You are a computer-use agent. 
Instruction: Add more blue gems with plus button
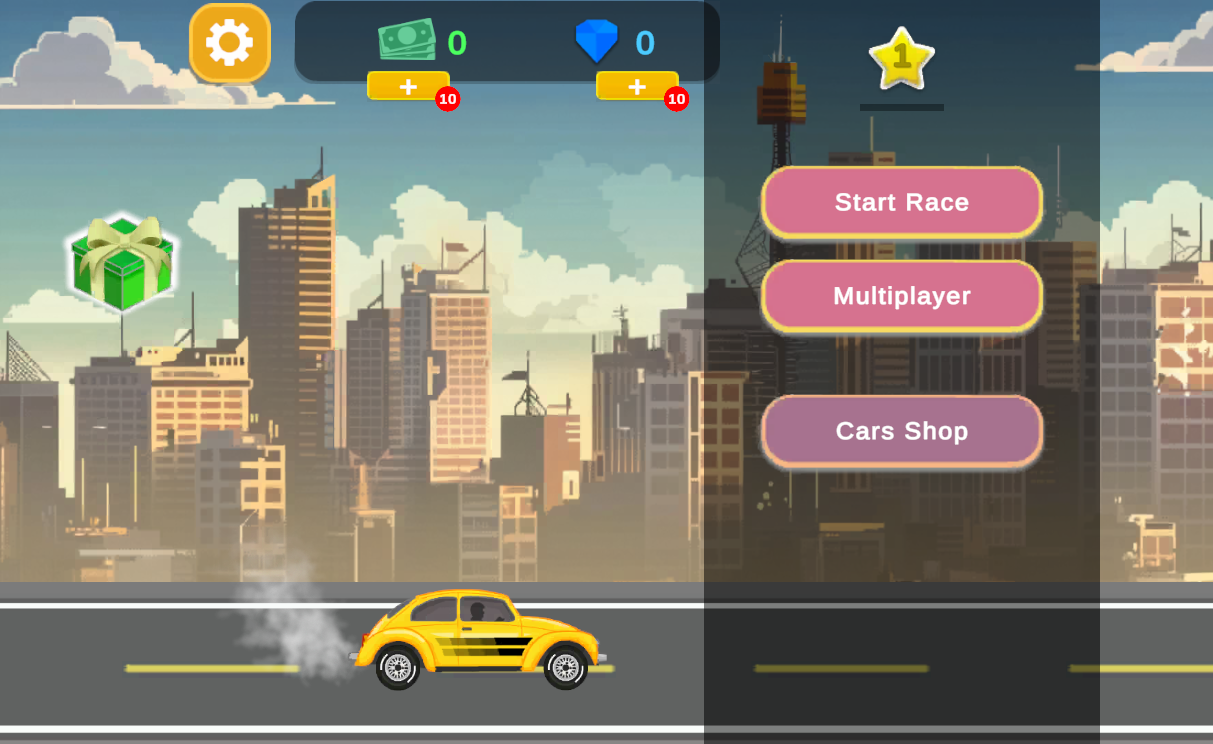click(637, 86)
